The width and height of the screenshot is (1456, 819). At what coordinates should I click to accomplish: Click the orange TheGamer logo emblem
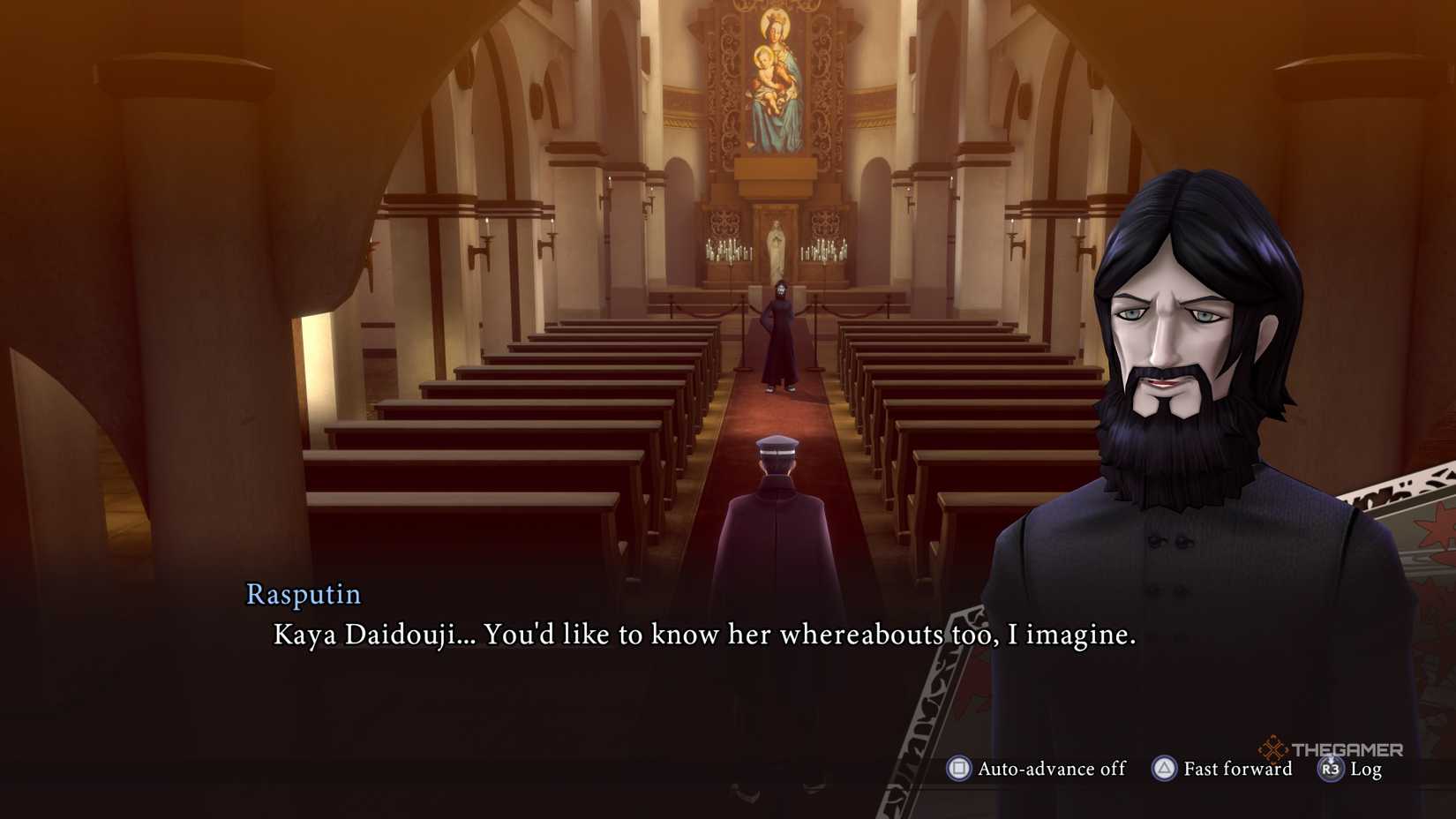[x=1272, y=749]
